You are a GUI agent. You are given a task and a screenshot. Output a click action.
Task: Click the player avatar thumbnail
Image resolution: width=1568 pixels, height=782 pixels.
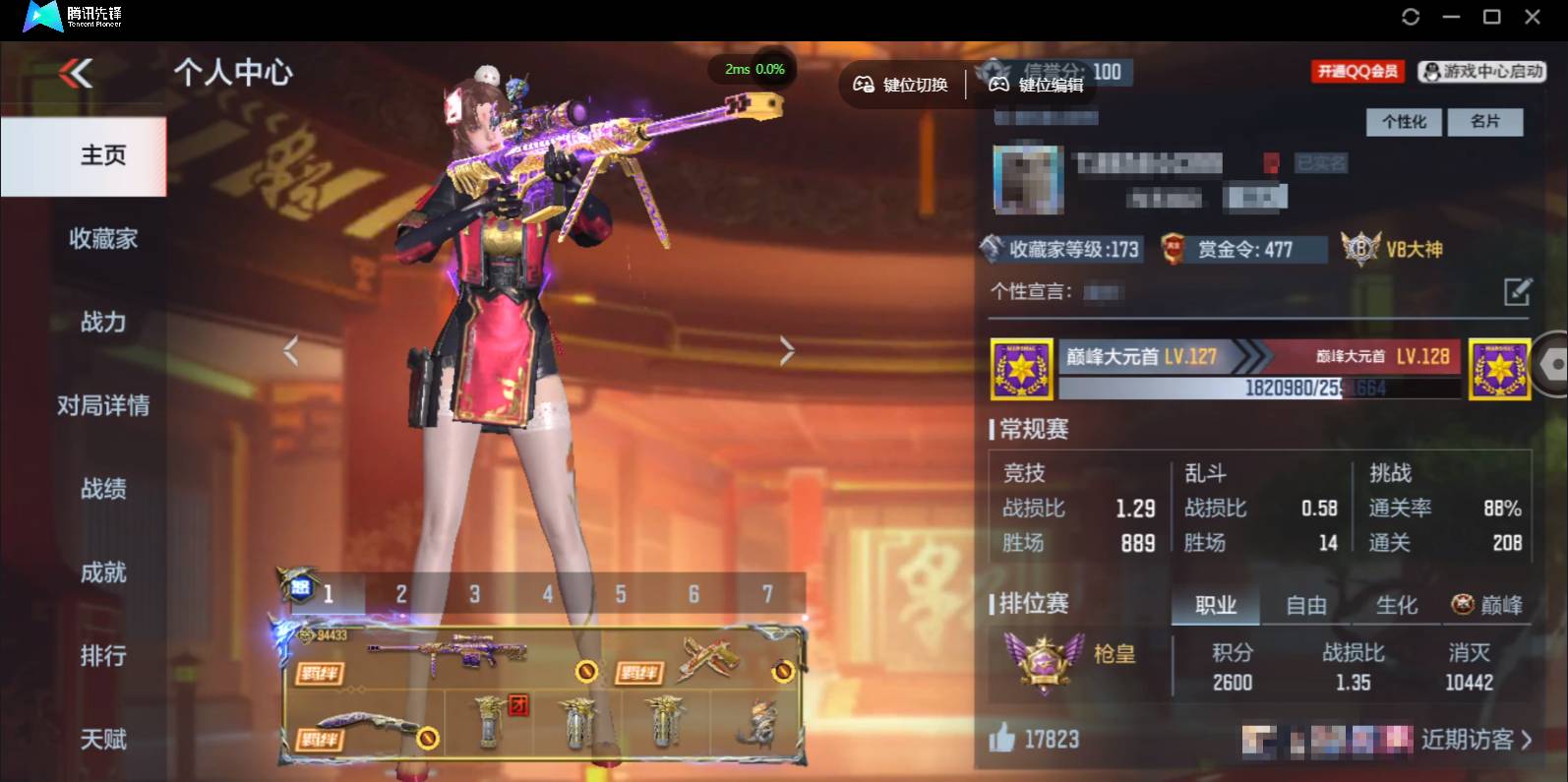pyautogui.click(x=1027, y=181)
